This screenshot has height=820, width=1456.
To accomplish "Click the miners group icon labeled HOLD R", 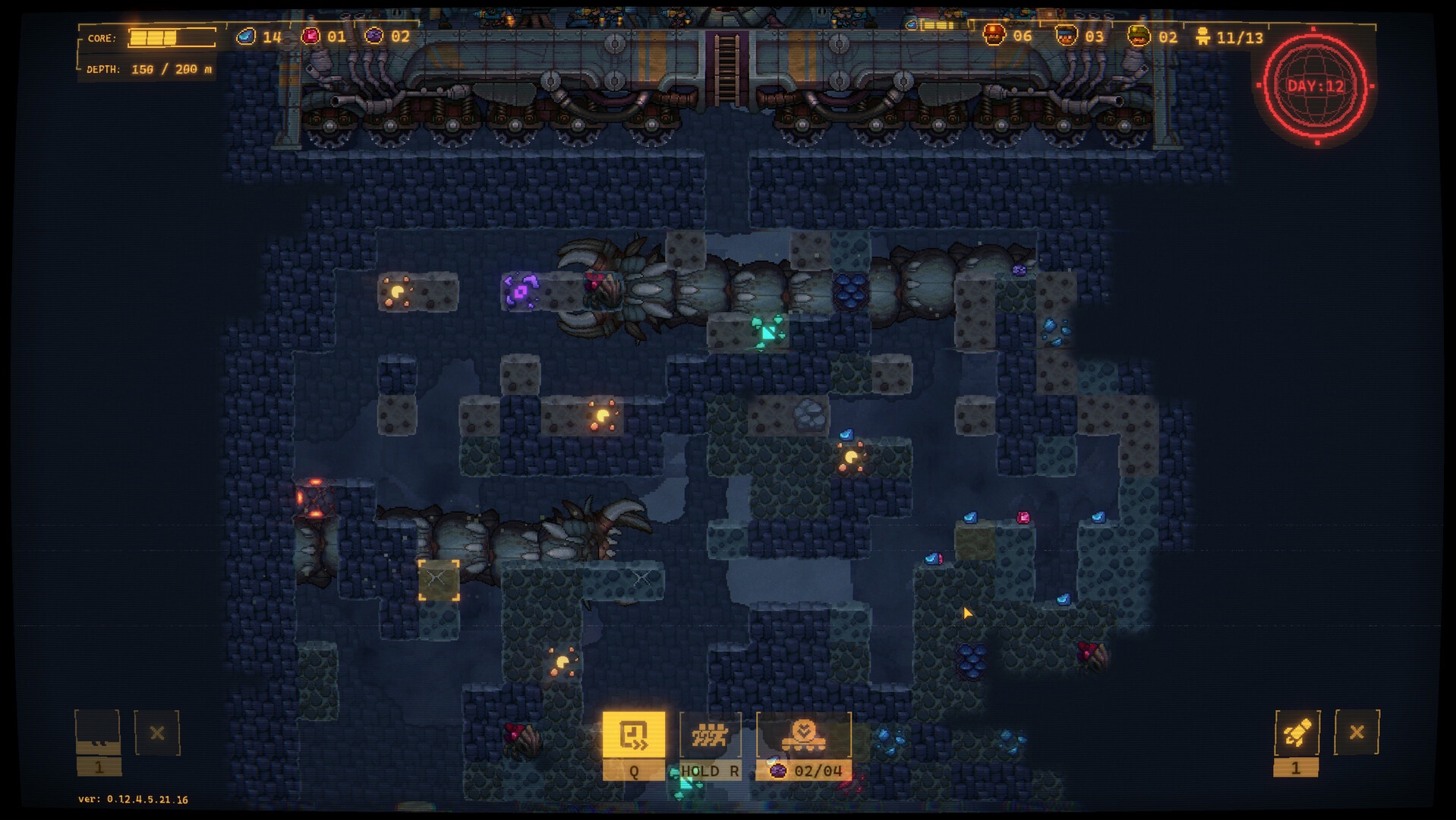I will (711, 736).
